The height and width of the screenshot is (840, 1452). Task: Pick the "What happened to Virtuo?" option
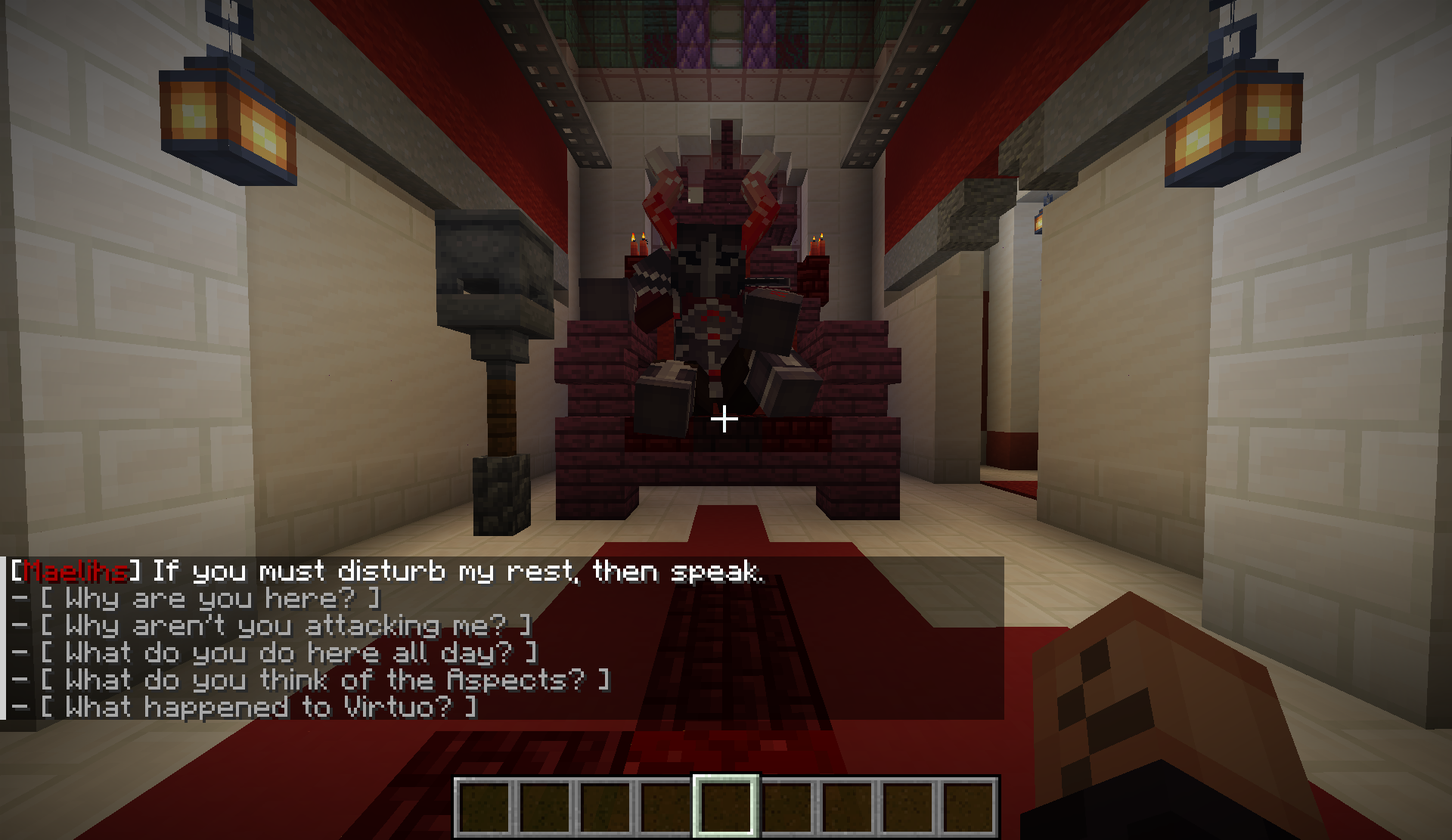coord(258,708)
